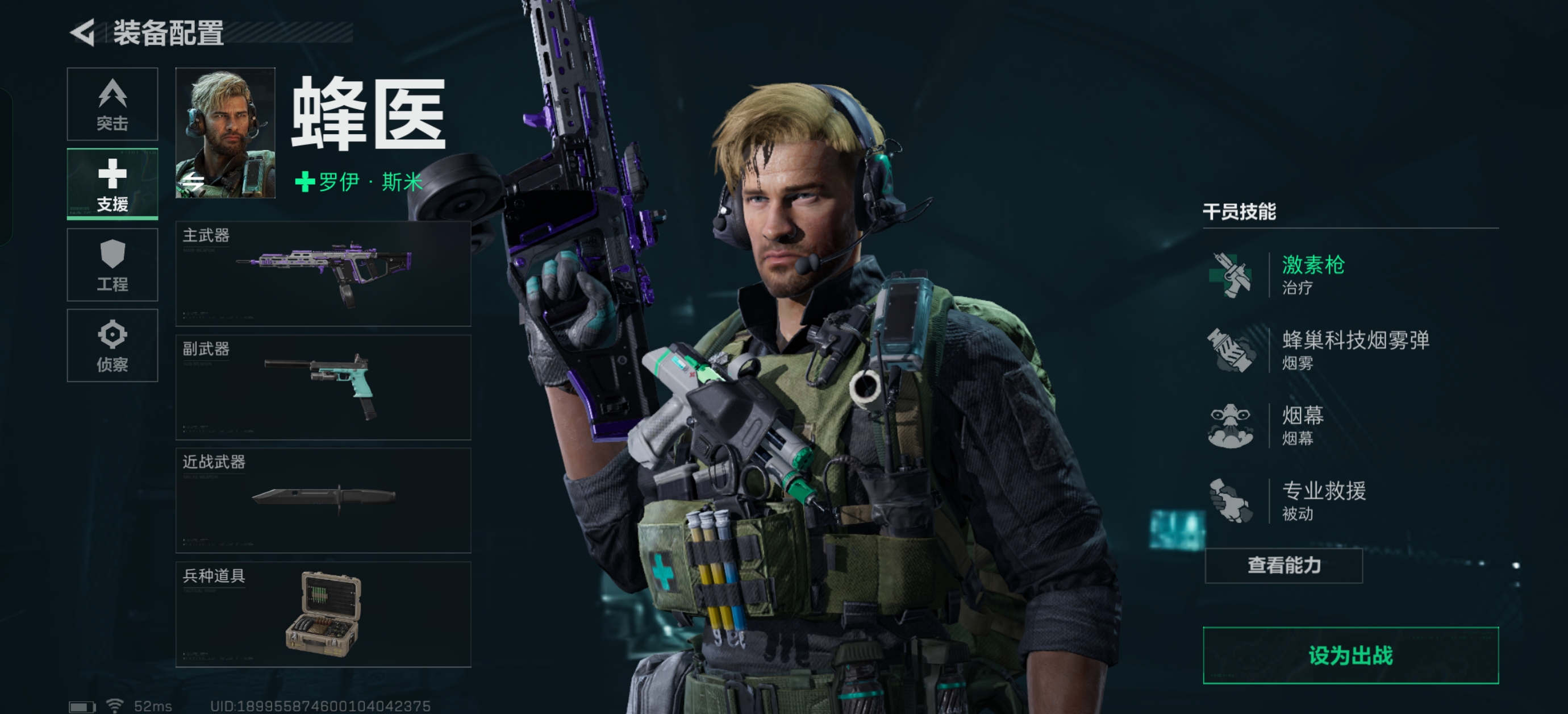1568x714 pixels.
Task: Open the 工程 class tab
Action: coord(112,265)
